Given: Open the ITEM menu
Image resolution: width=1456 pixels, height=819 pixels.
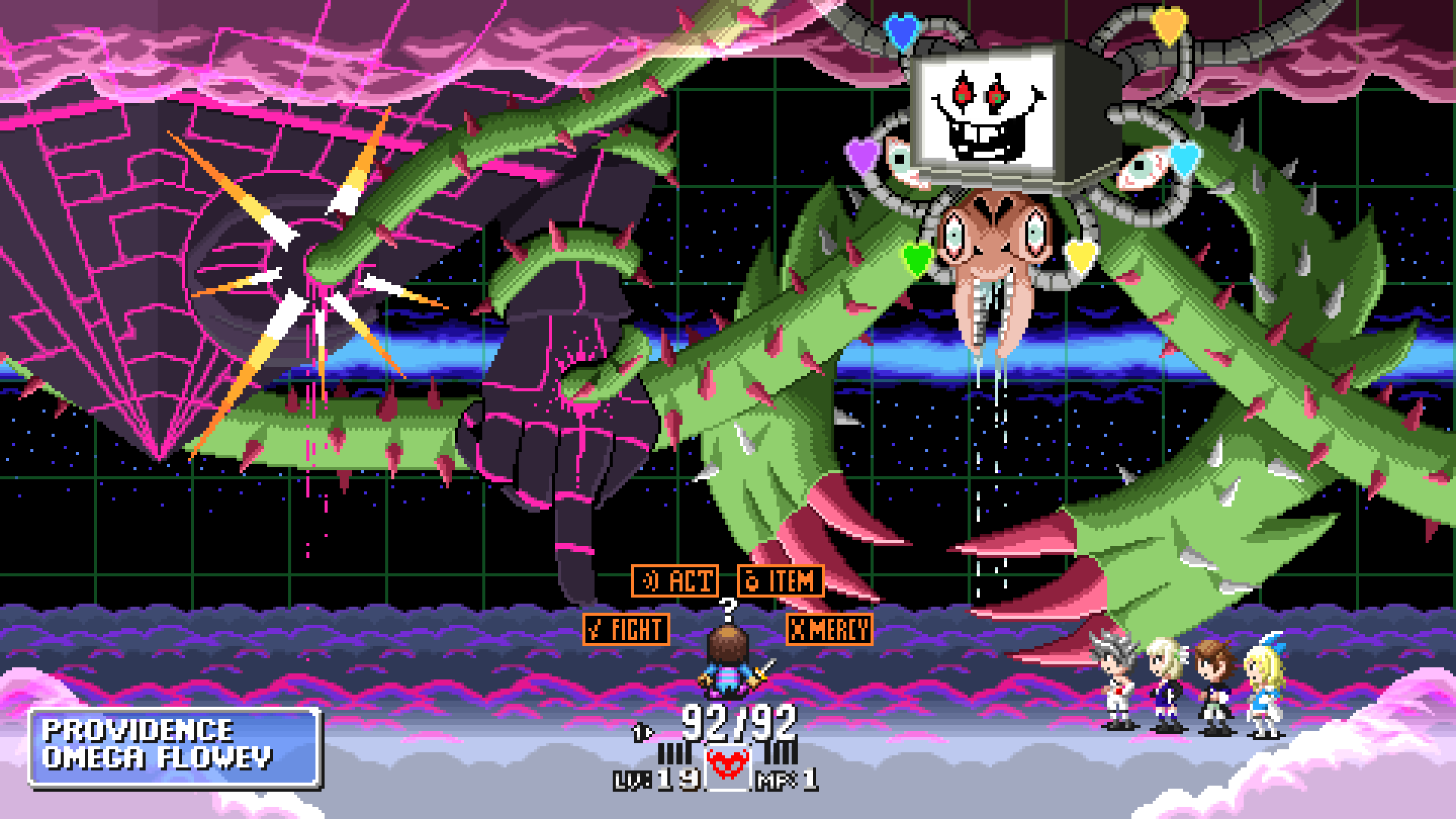Looking at the screenshot, I should click(781, 582).
